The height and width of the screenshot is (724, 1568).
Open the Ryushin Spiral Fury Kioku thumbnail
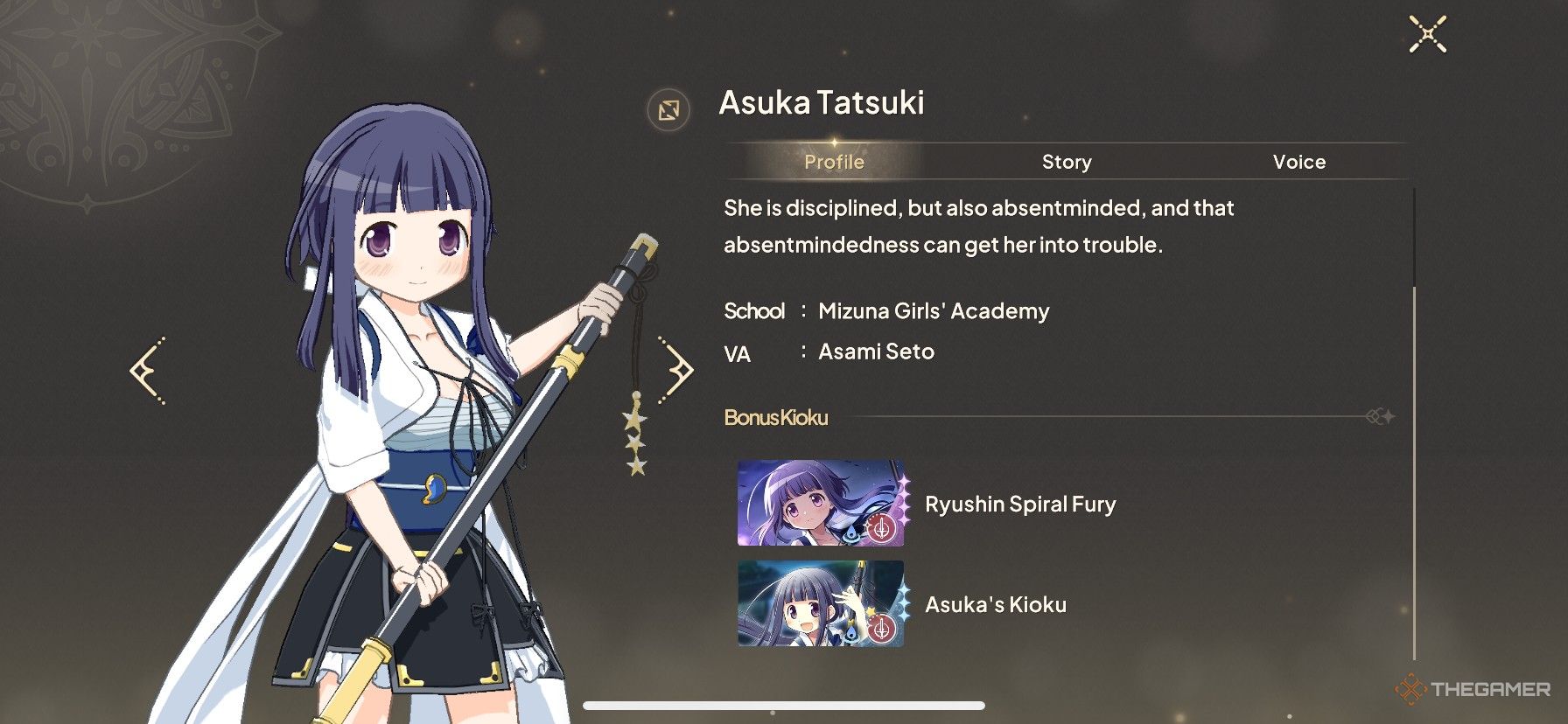[x=821, y=504]
